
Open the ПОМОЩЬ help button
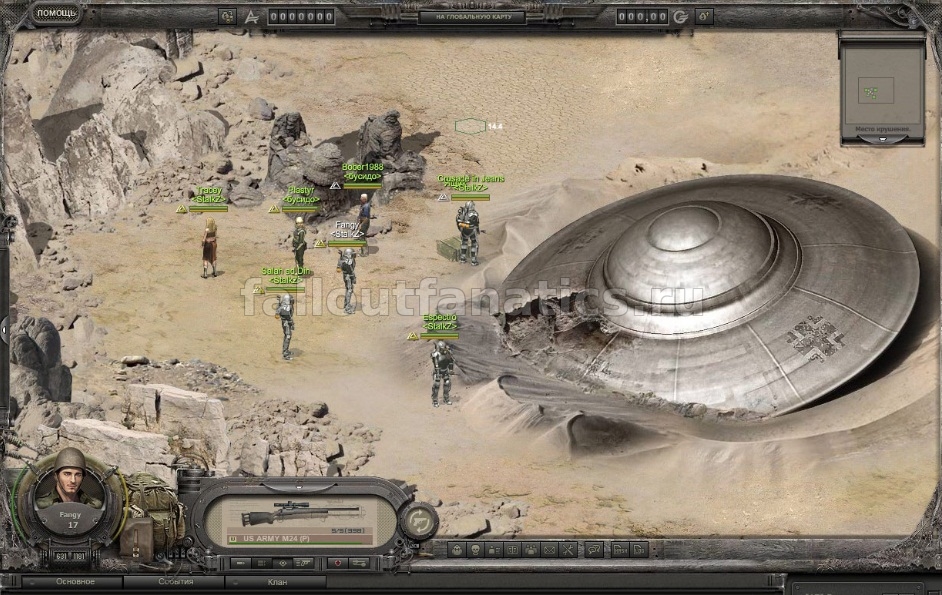click(58, 14)
